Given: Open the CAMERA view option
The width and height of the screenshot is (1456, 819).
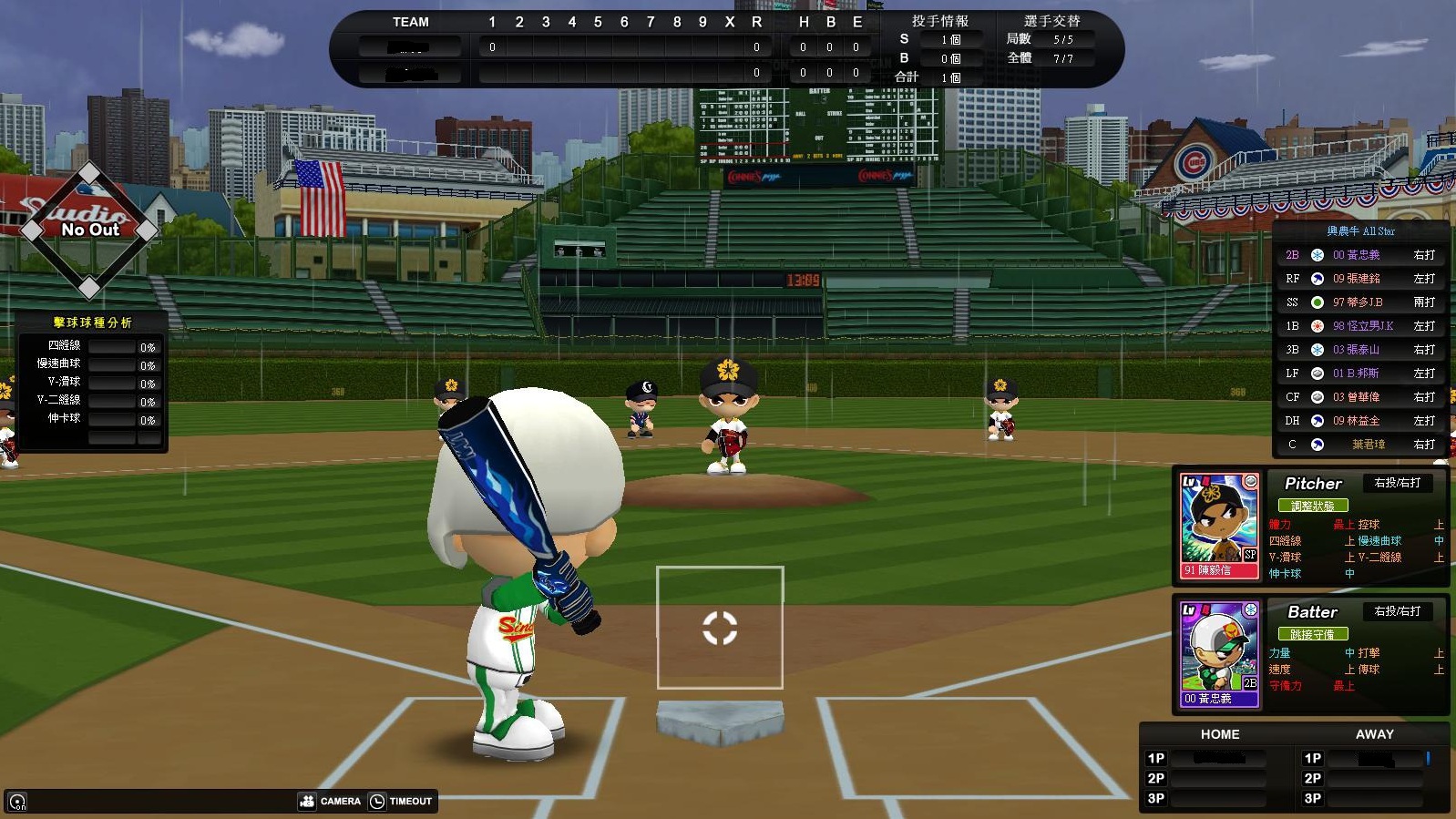Looking at the screenshot, I should click(330, 801).
